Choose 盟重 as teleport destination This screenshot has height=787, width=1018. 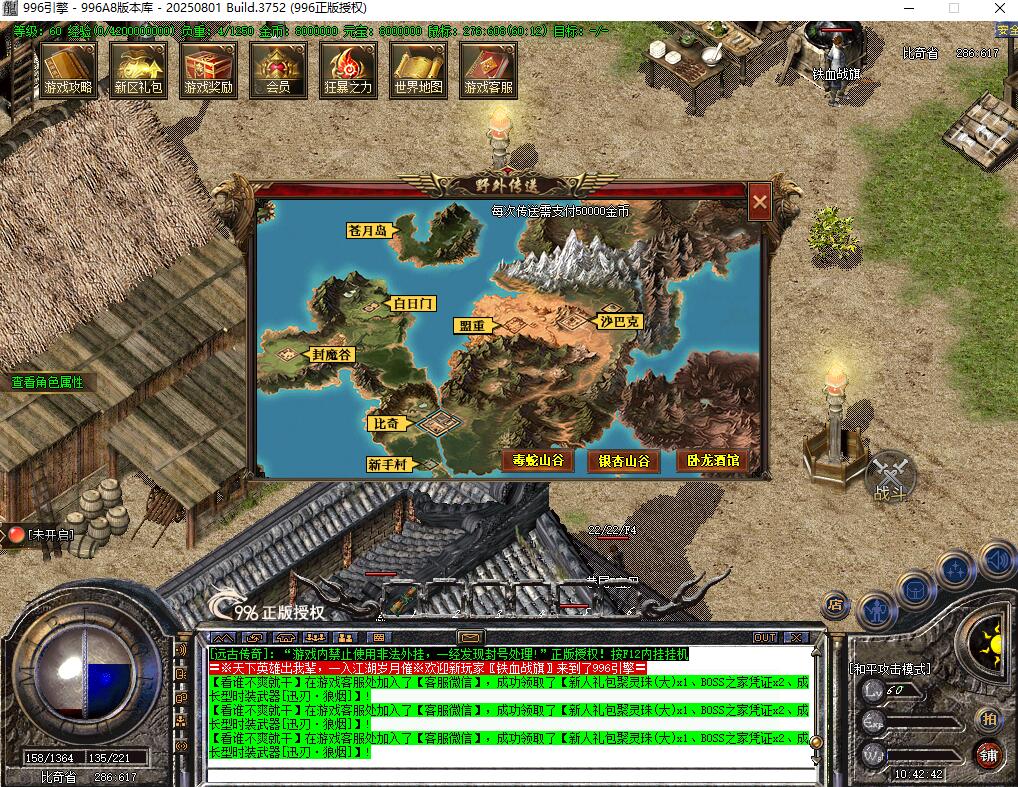coord(471,326)
